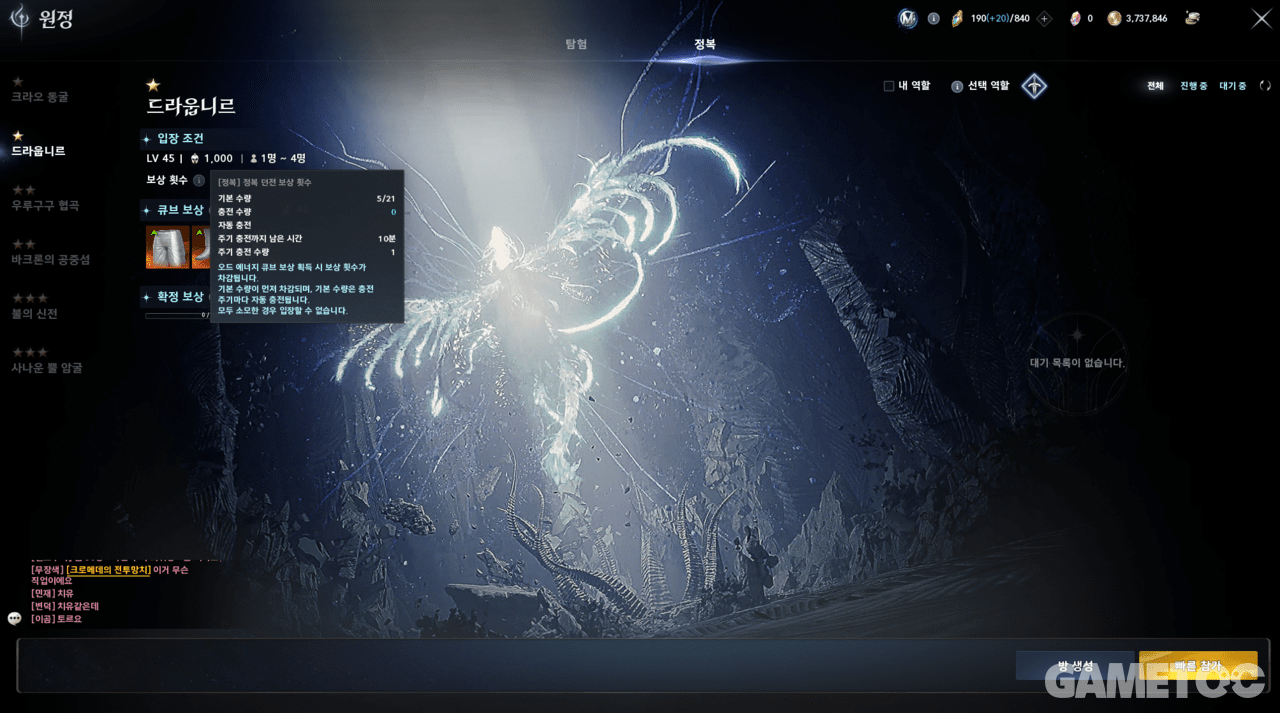Select the 불의 신전 dungeon
Viewport: 1280px width, 713px height.
point(34,314)
